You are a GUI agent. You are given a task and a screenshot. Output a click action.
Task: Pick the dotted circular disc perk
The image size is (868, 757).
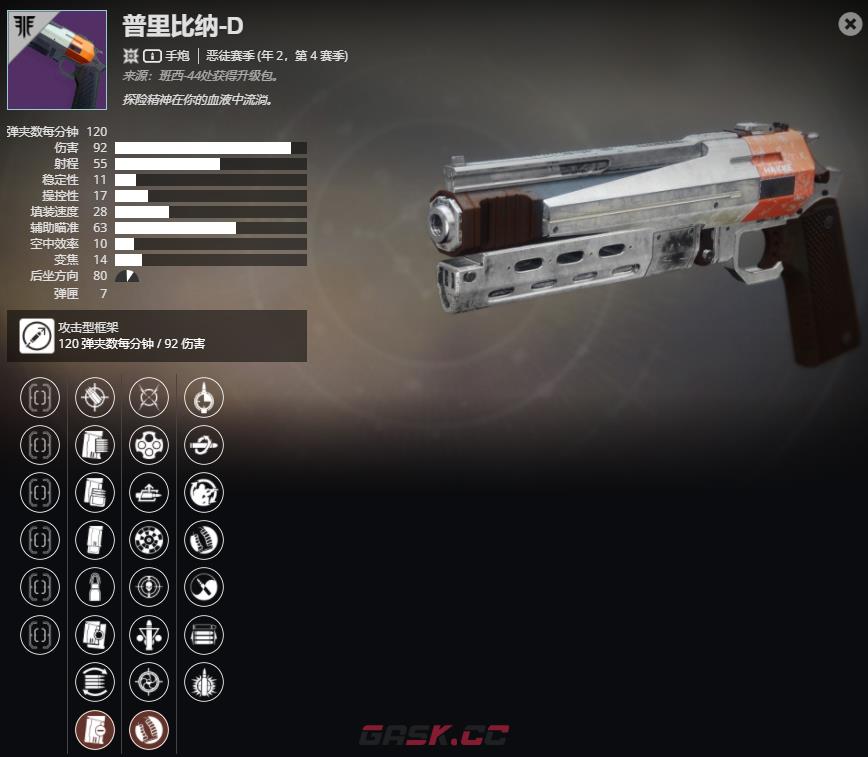[x=149, y=540]
